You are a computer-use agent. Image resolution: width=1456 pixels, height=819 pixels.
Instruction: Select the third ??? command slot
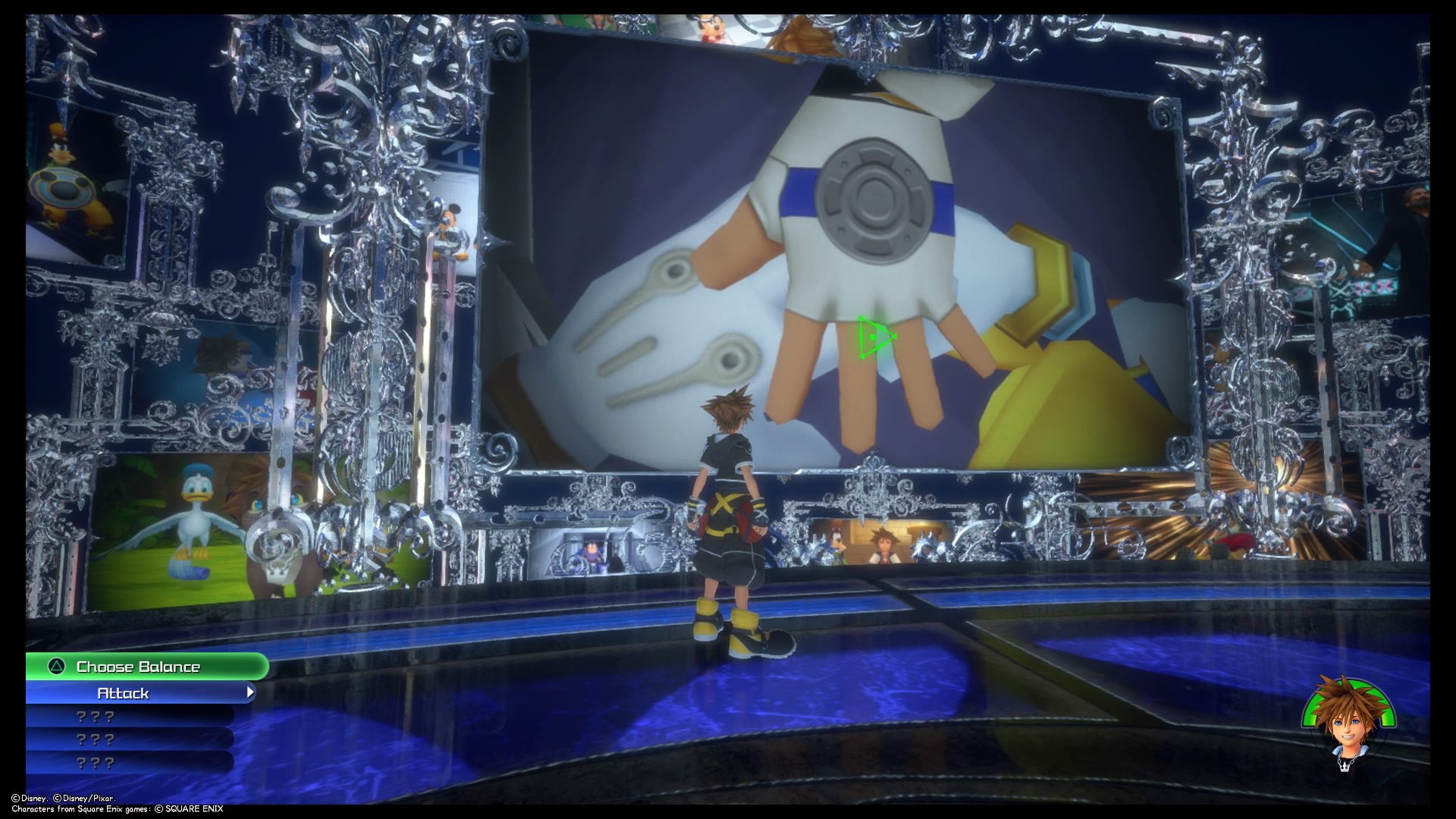click(x=95, y=762)
